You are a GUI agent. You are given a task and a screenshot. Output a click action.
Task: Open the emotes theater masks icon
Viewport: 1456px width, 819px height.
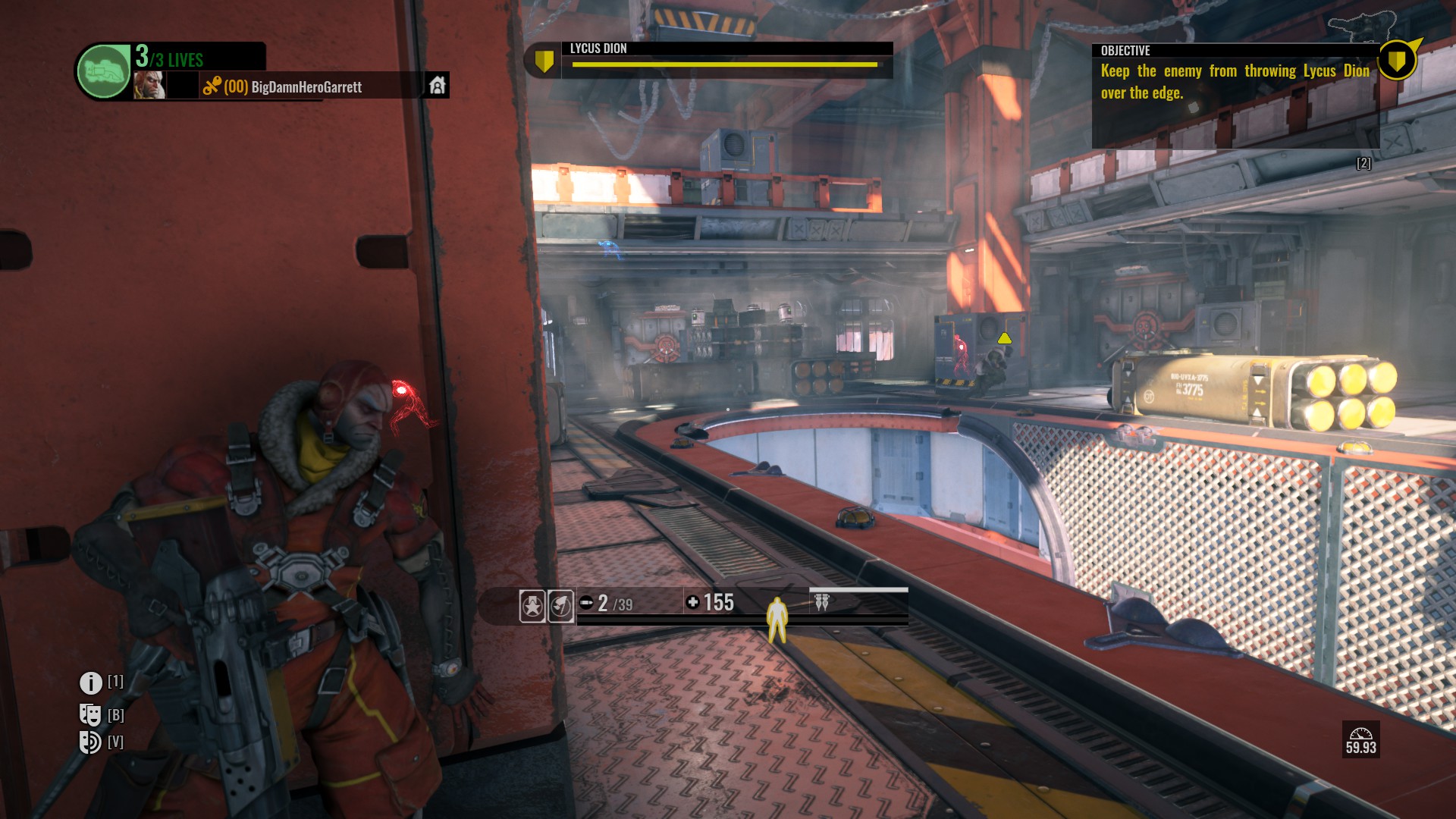point(90,715)
